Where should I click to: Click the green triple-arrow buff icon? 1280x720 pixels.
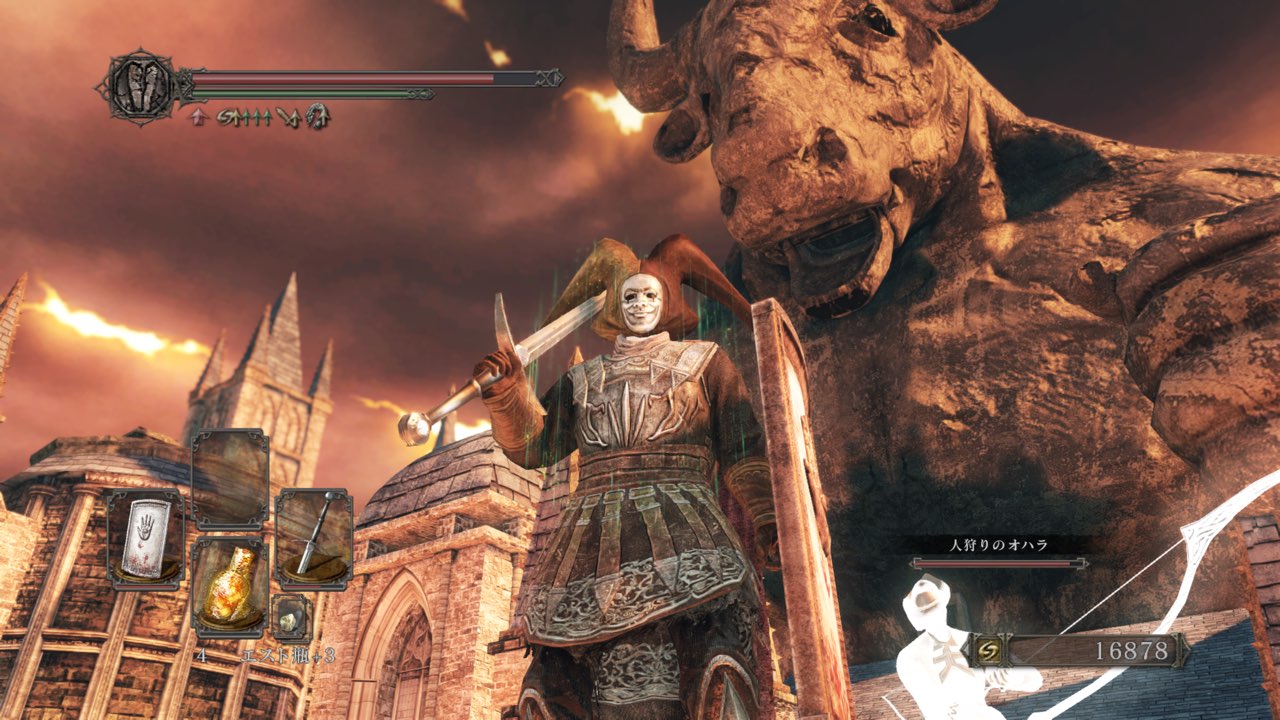click(x=258, y=118)
